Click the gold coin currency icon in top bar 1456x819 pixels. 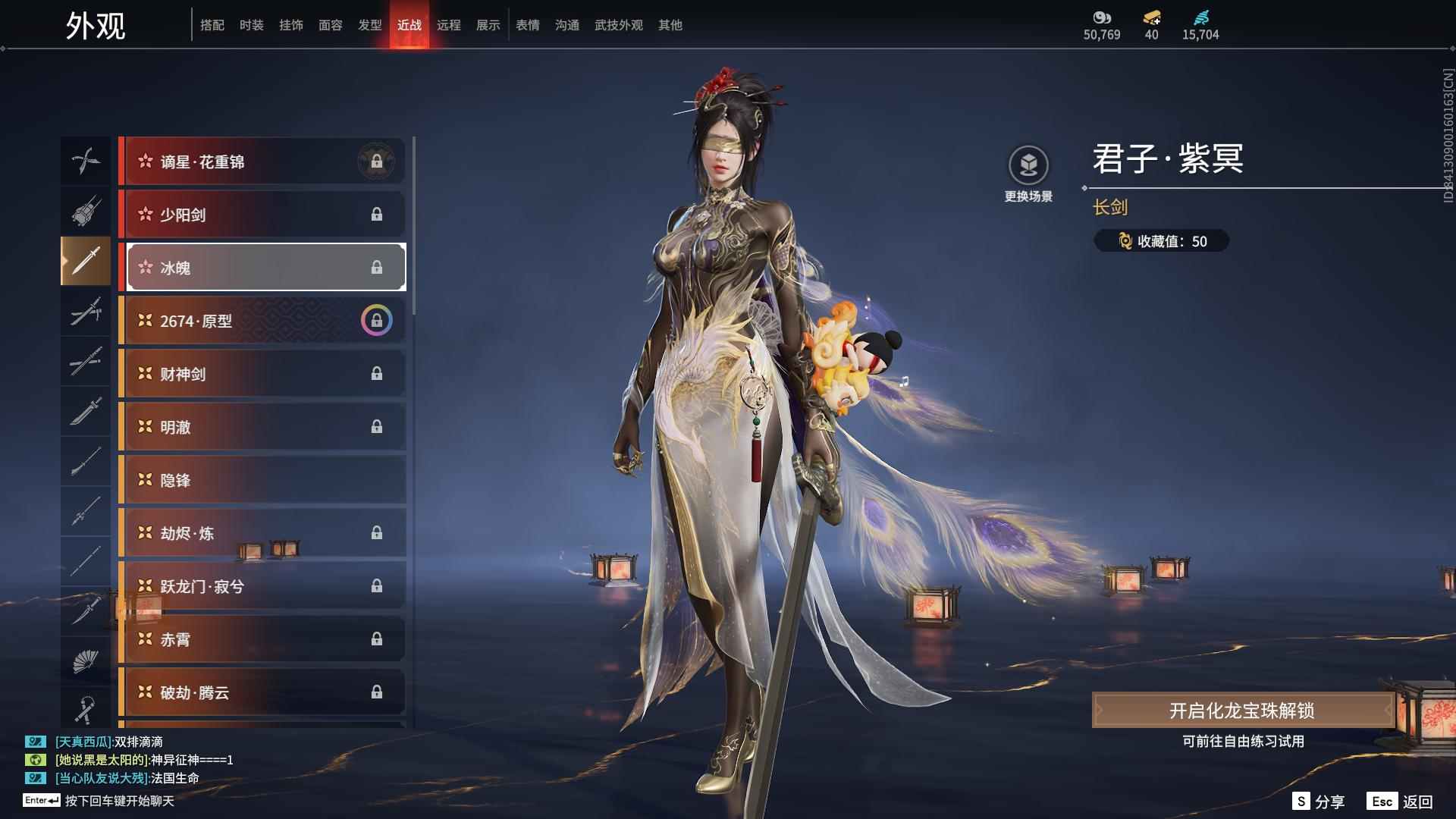click(1152, 19)
